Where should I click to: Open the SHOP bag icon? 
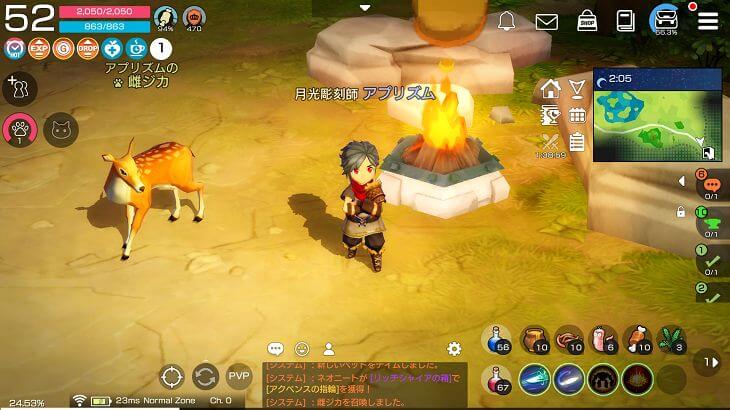coord(587,20)
